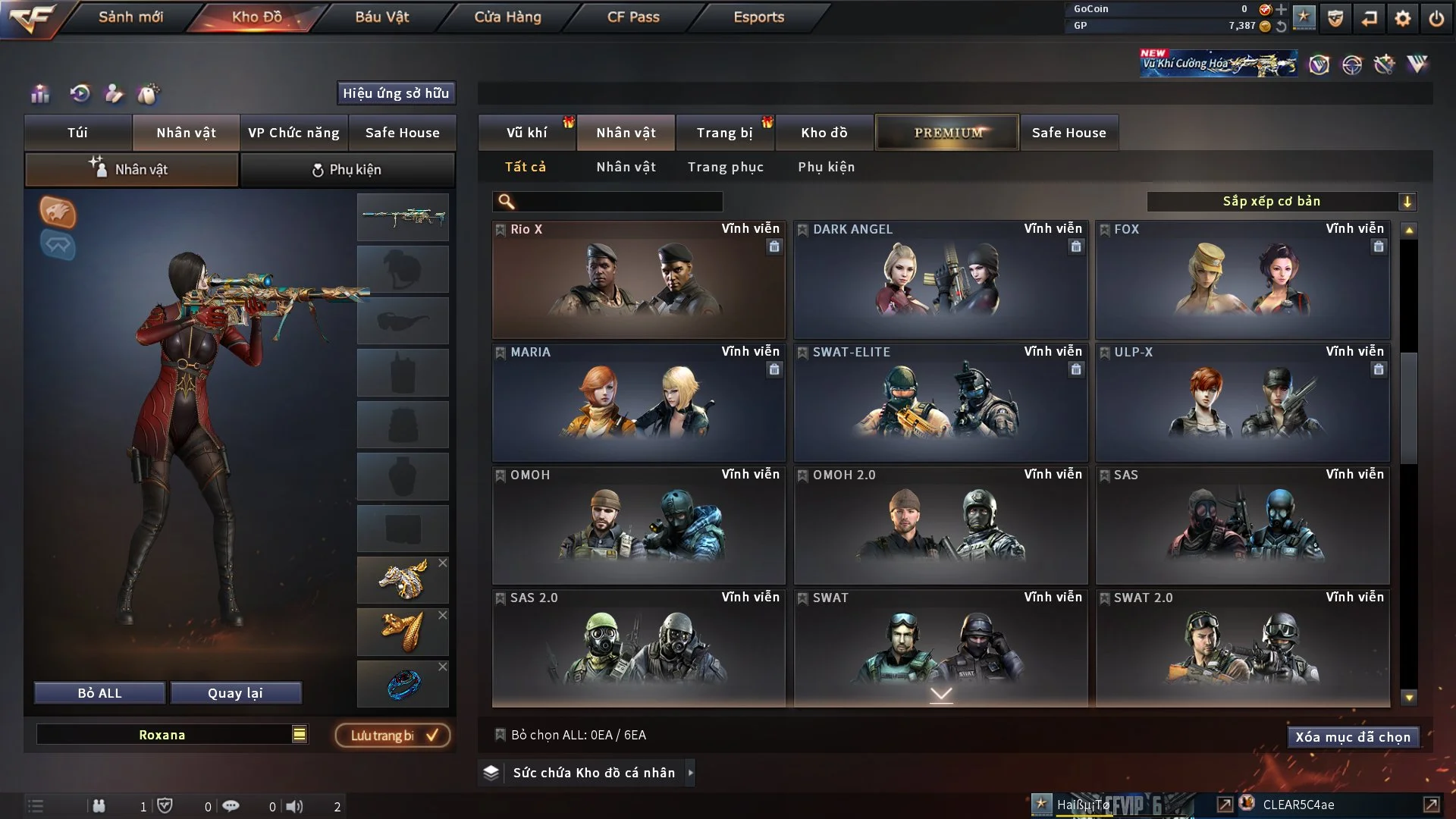Select the Trang bị tab
Screen dimensions: 1456x819
pos(724,133)
